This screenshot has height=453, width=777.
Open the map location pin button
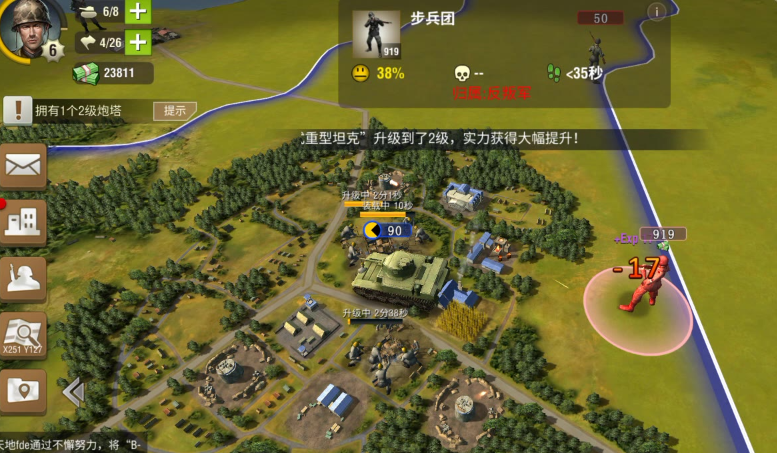click(x=25, y=391)
